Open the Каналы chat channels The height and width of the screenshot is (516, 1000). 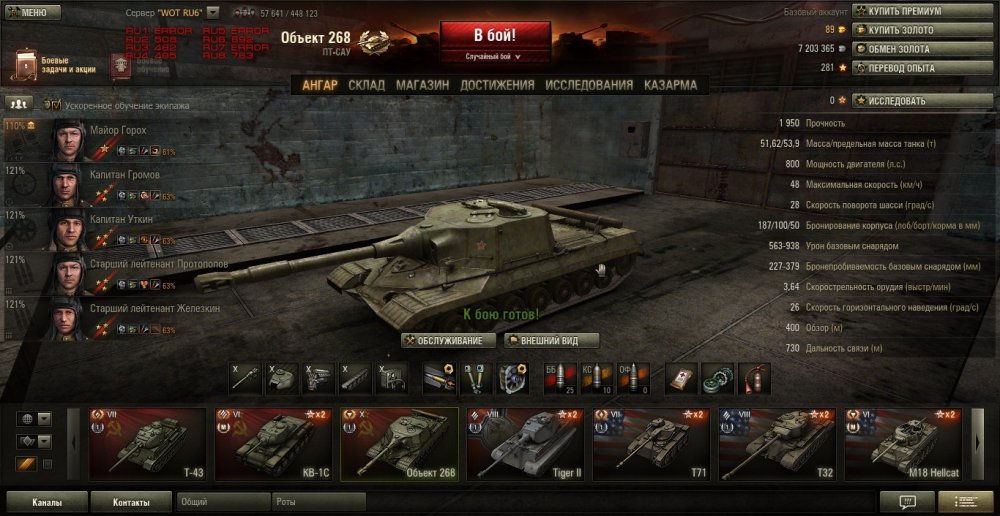(x=46, y=502)
